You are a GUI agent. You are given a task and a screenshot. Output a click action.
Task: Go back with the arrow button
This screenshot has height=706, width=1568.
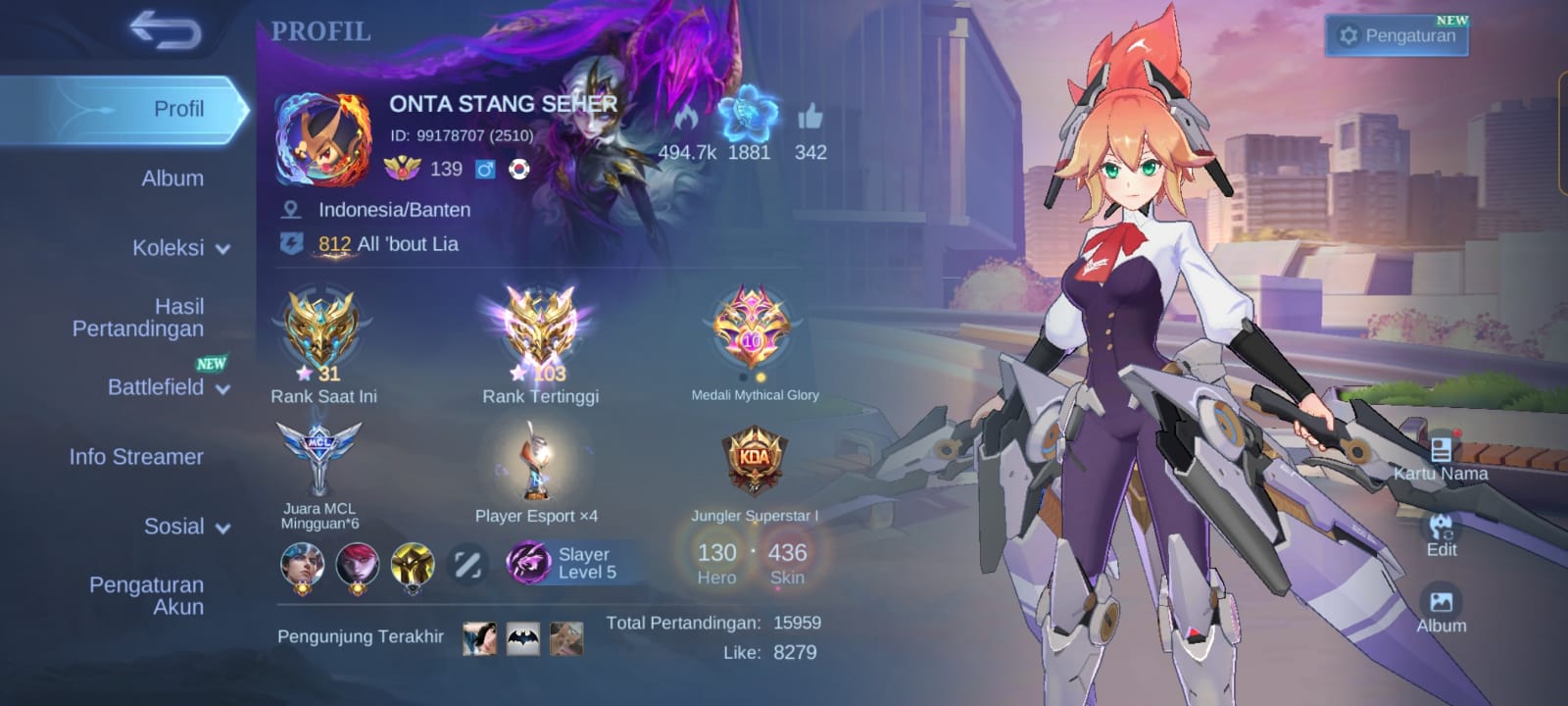(165, 31)
